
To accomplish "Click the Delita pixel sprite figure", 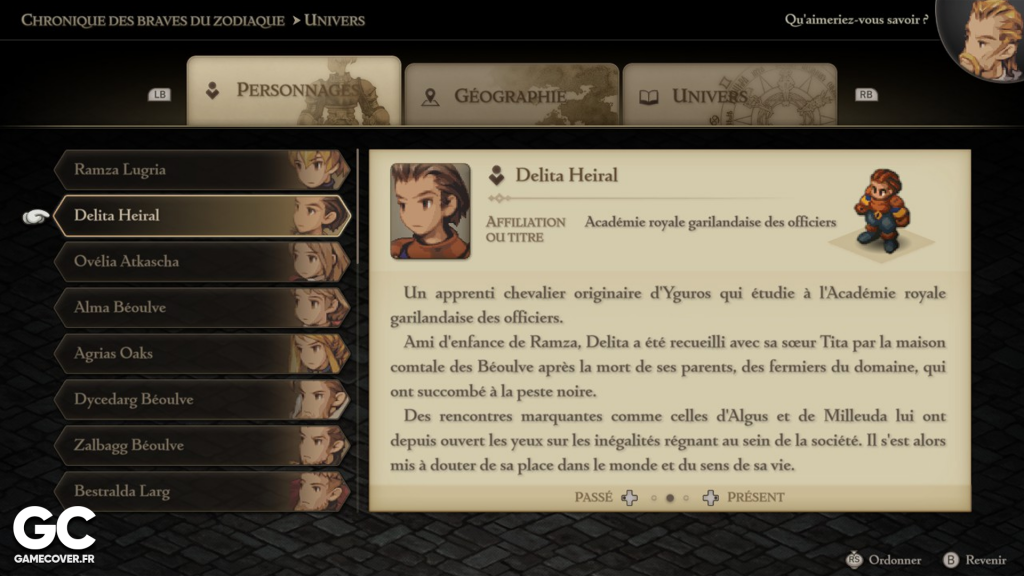I will (878, 212).
